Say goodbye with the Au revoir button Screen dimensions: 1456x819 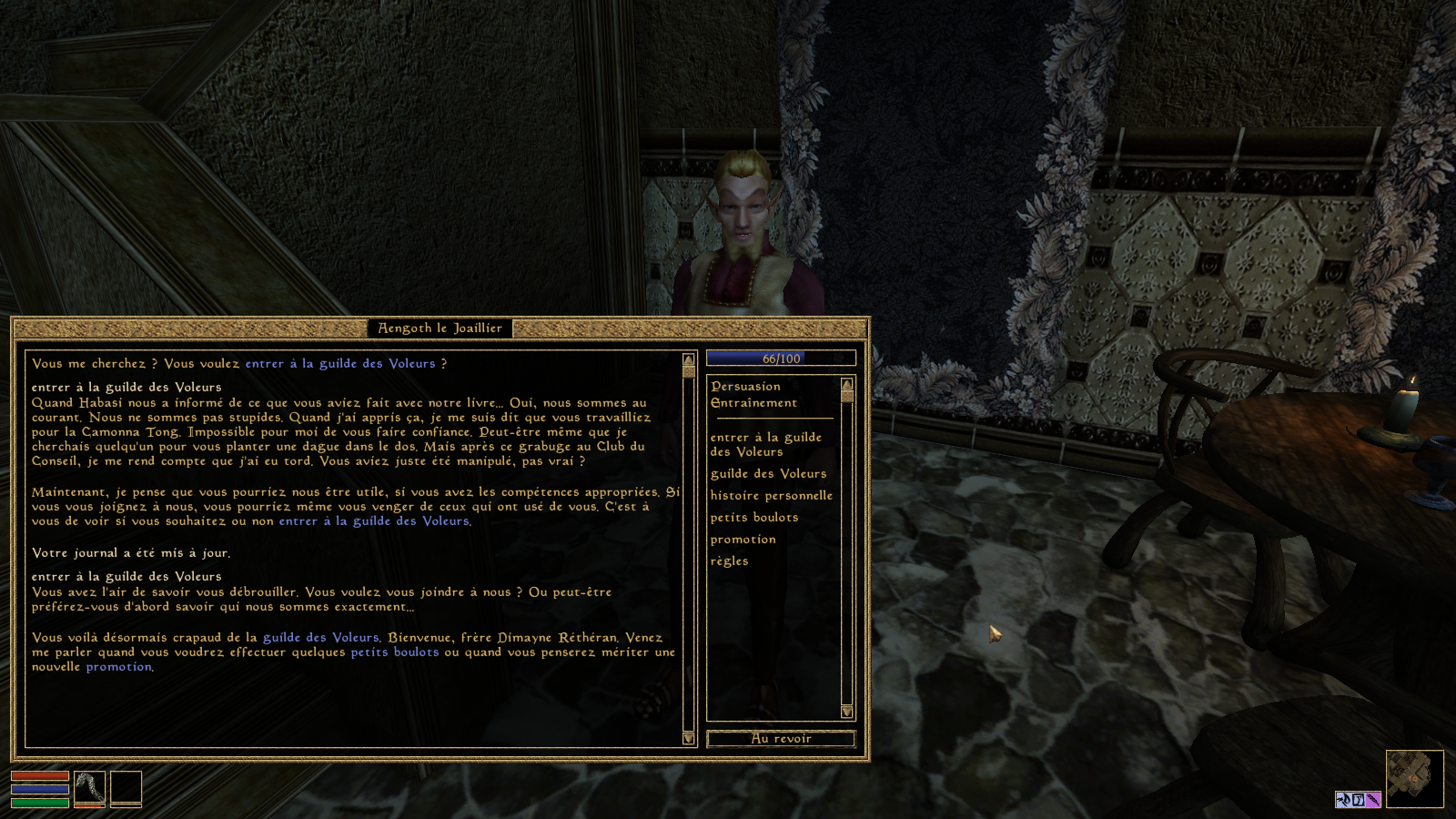[781, 738]
